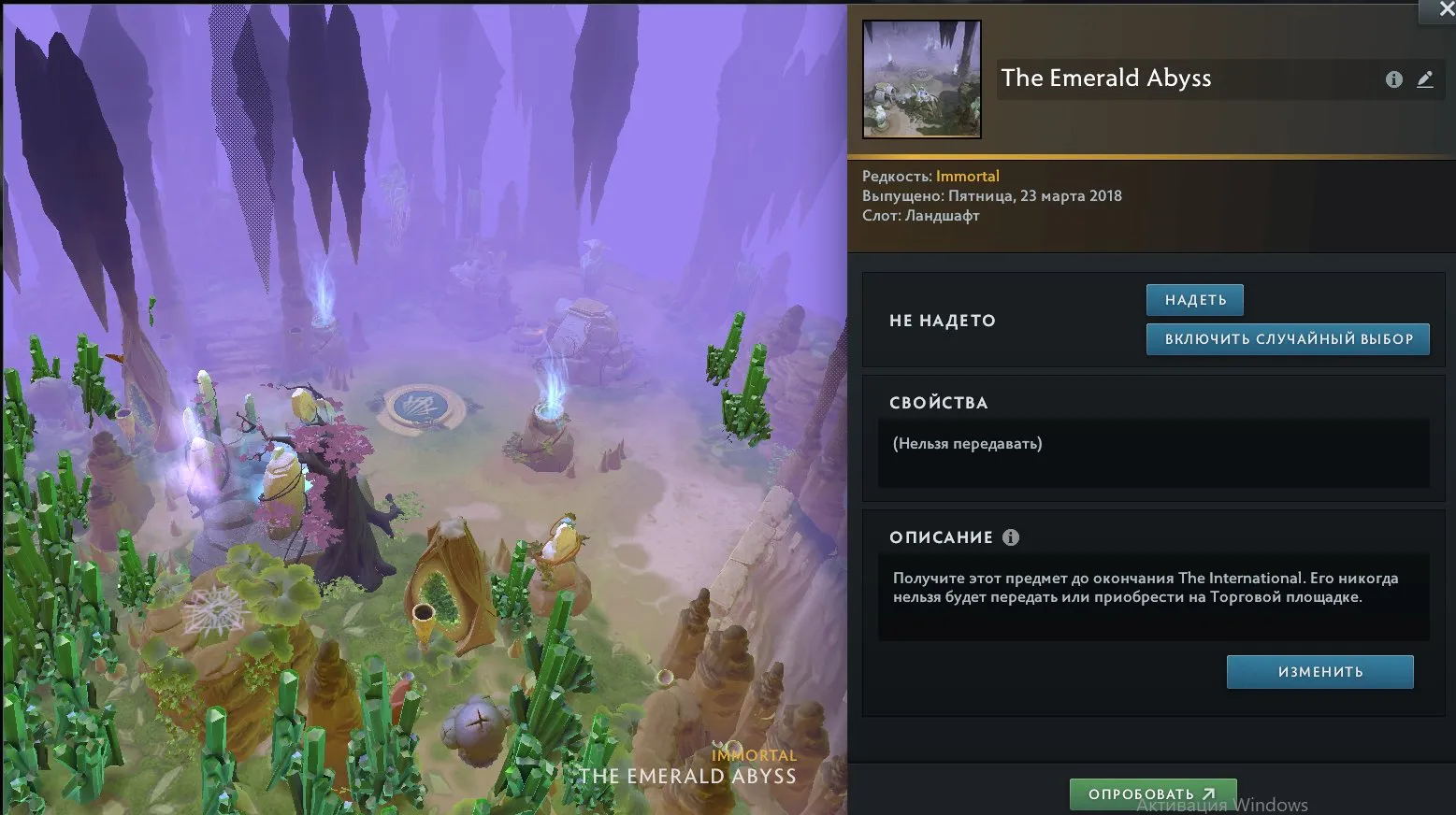Click the НЕ НАДЕТО status label
The image size is (1456, 815).
pyautogui.click(x=942, y=320)
